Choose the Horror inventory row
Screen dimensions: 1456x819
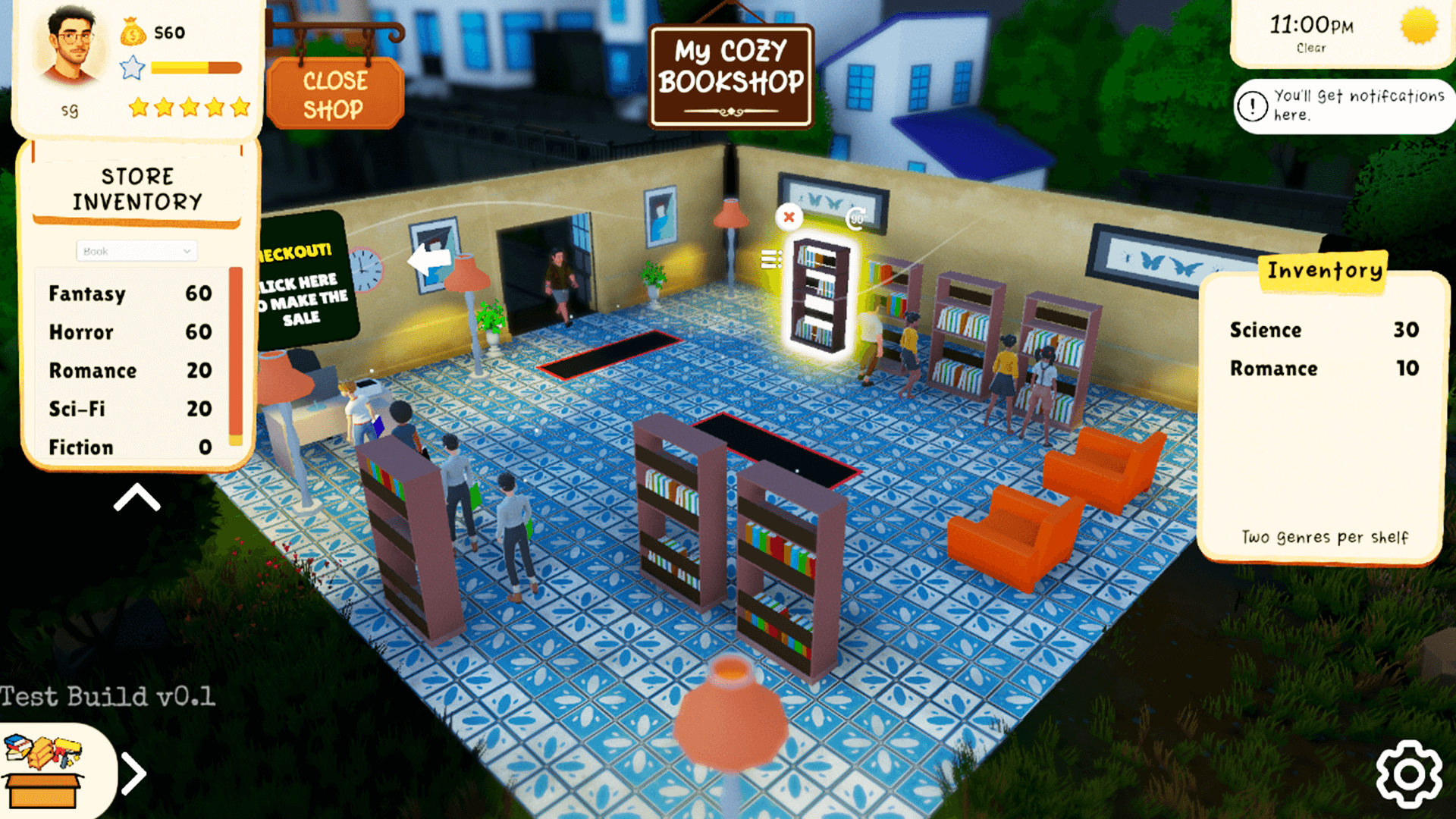tap(130, 332)
